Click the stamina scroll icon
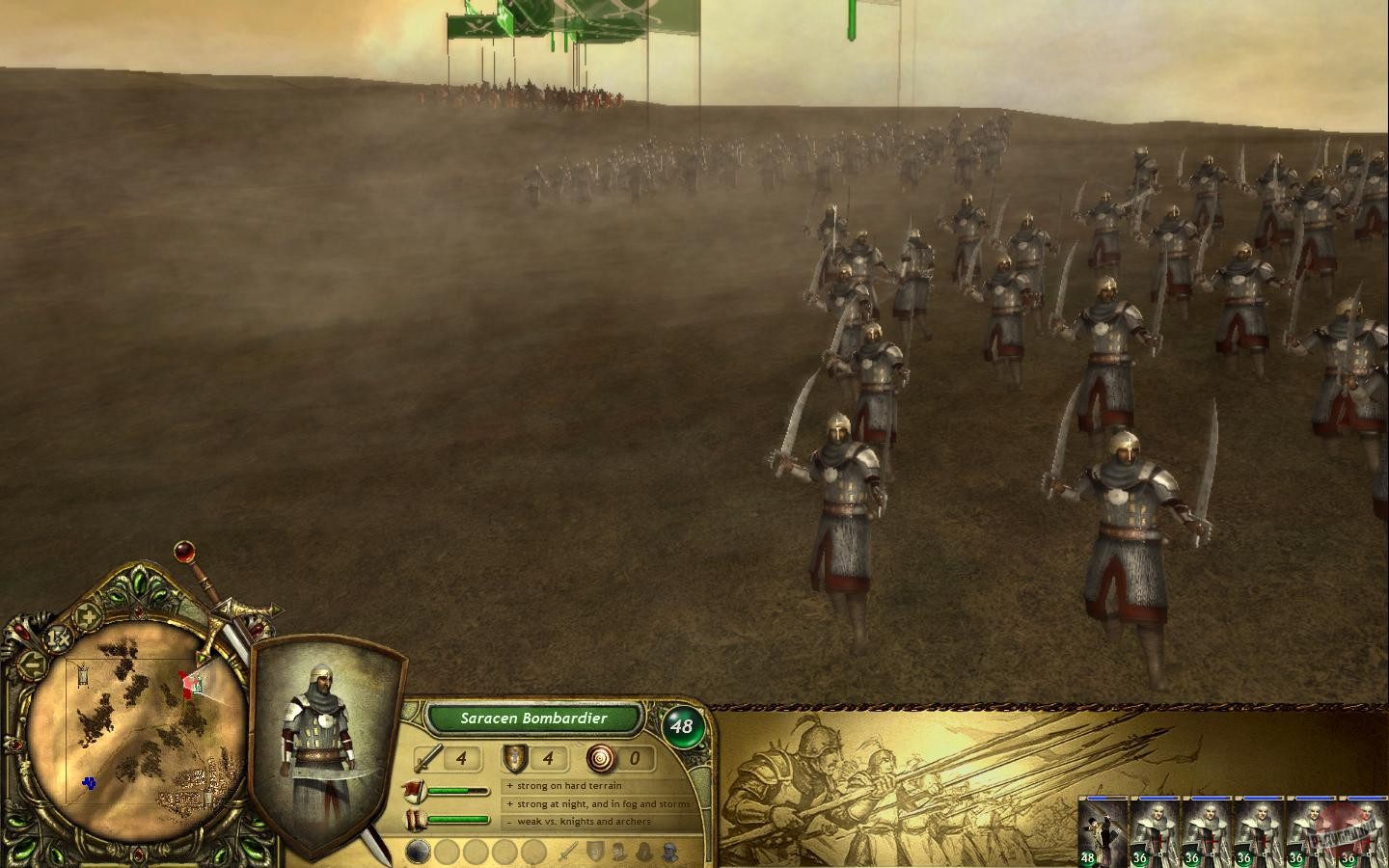Viewport: 1389px width, 868px height. tap(415, 819)
